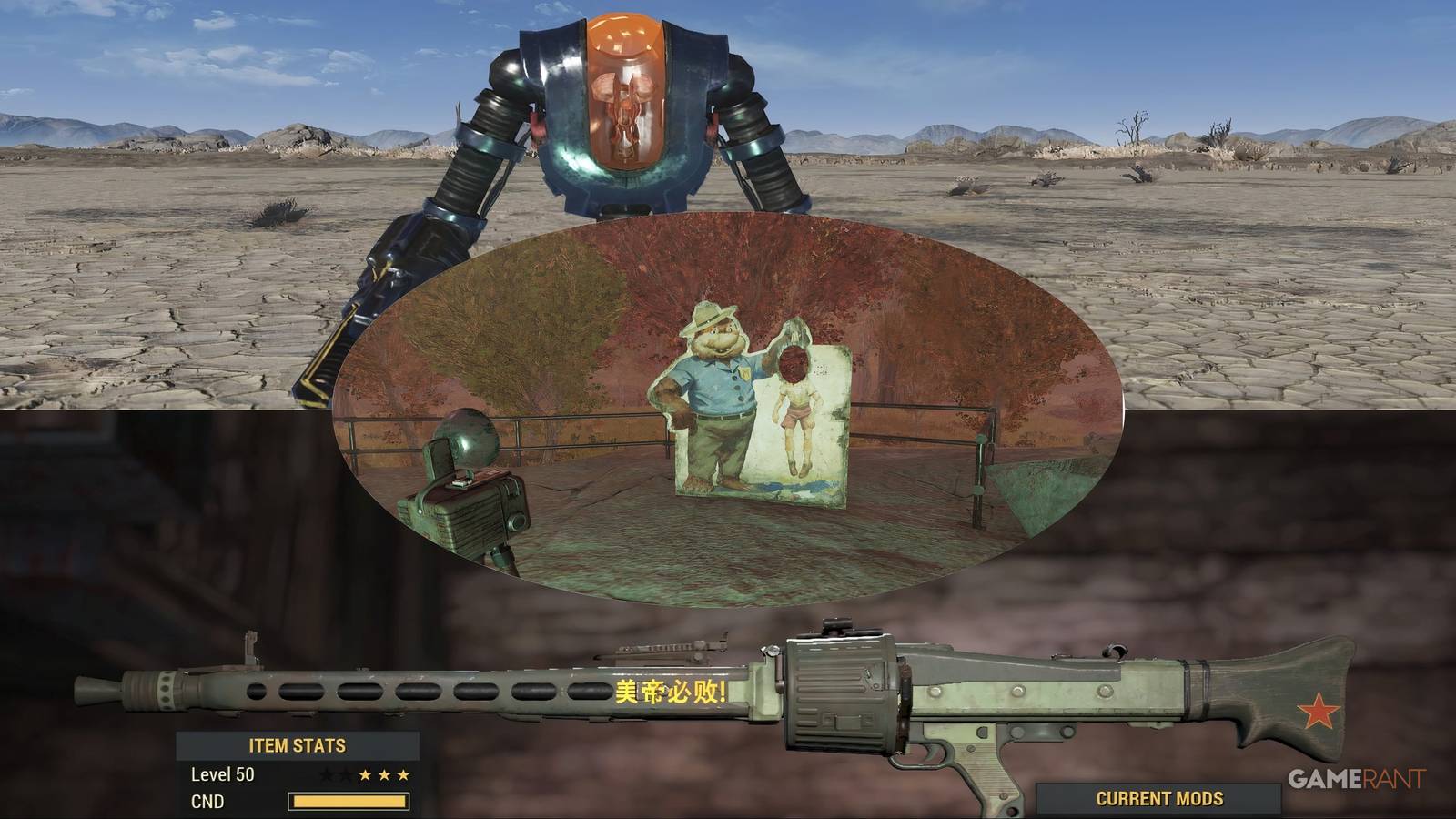Adjust the yellow CND condition bar
Image resolution: width=1456 pixels, height=819 pixels.
pyautogui.click(x=350, y=800)
